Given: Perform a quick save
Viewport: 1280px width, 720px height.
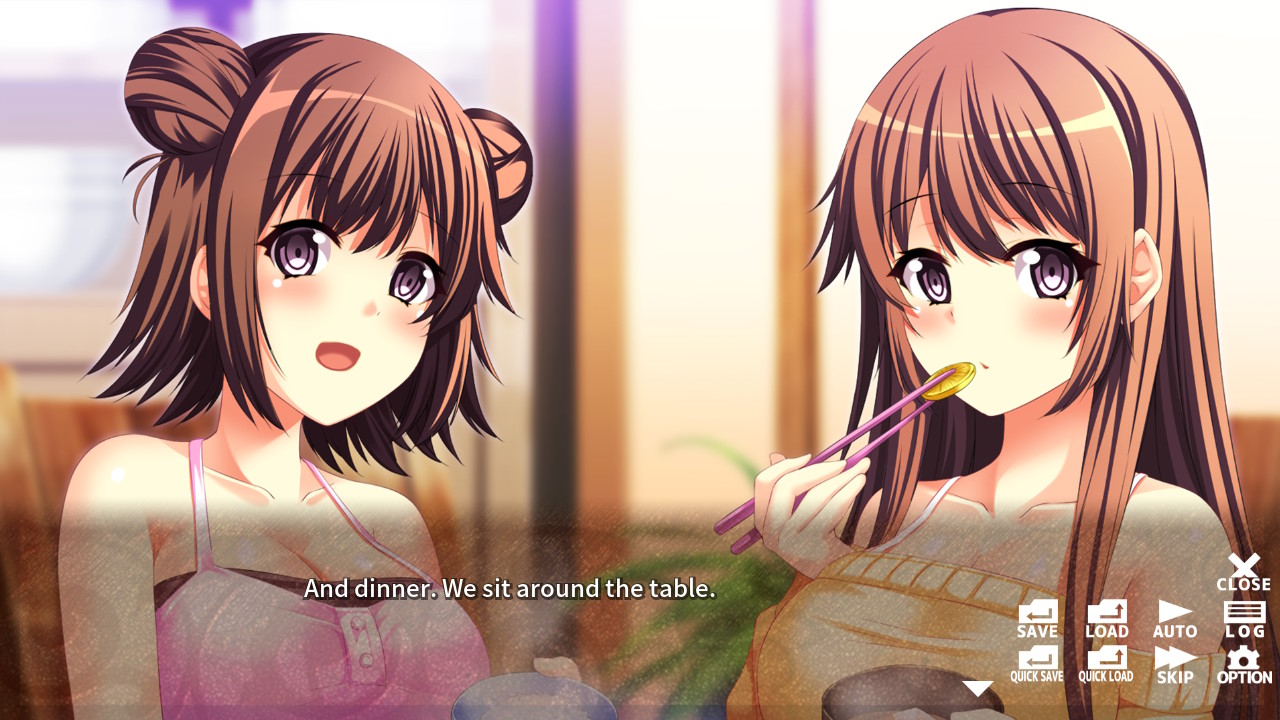Looking at the screenshot, I should pyautogui.click(x=1037, y=662).
